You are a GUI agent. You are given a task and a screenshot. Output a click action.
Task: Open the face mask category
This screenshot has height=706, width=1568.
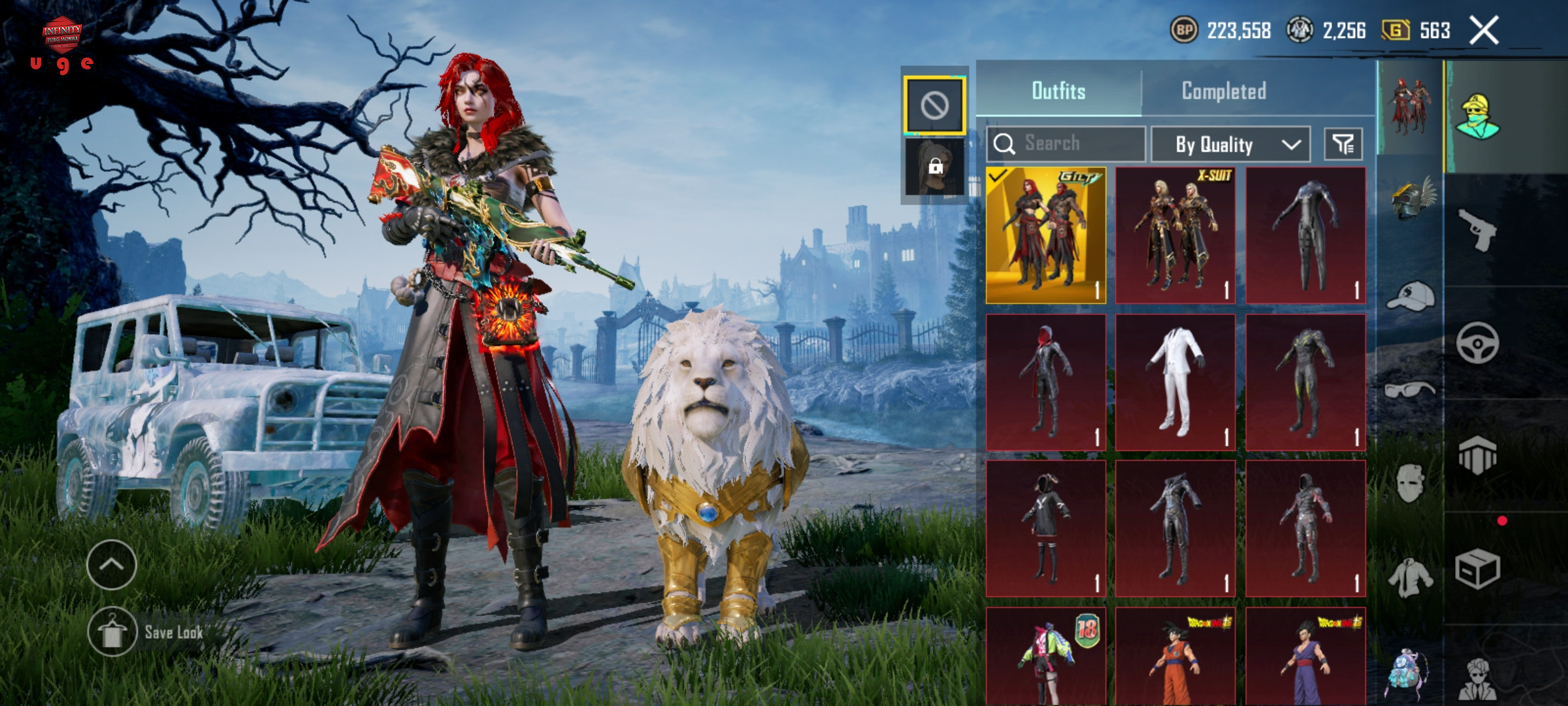1411,484
